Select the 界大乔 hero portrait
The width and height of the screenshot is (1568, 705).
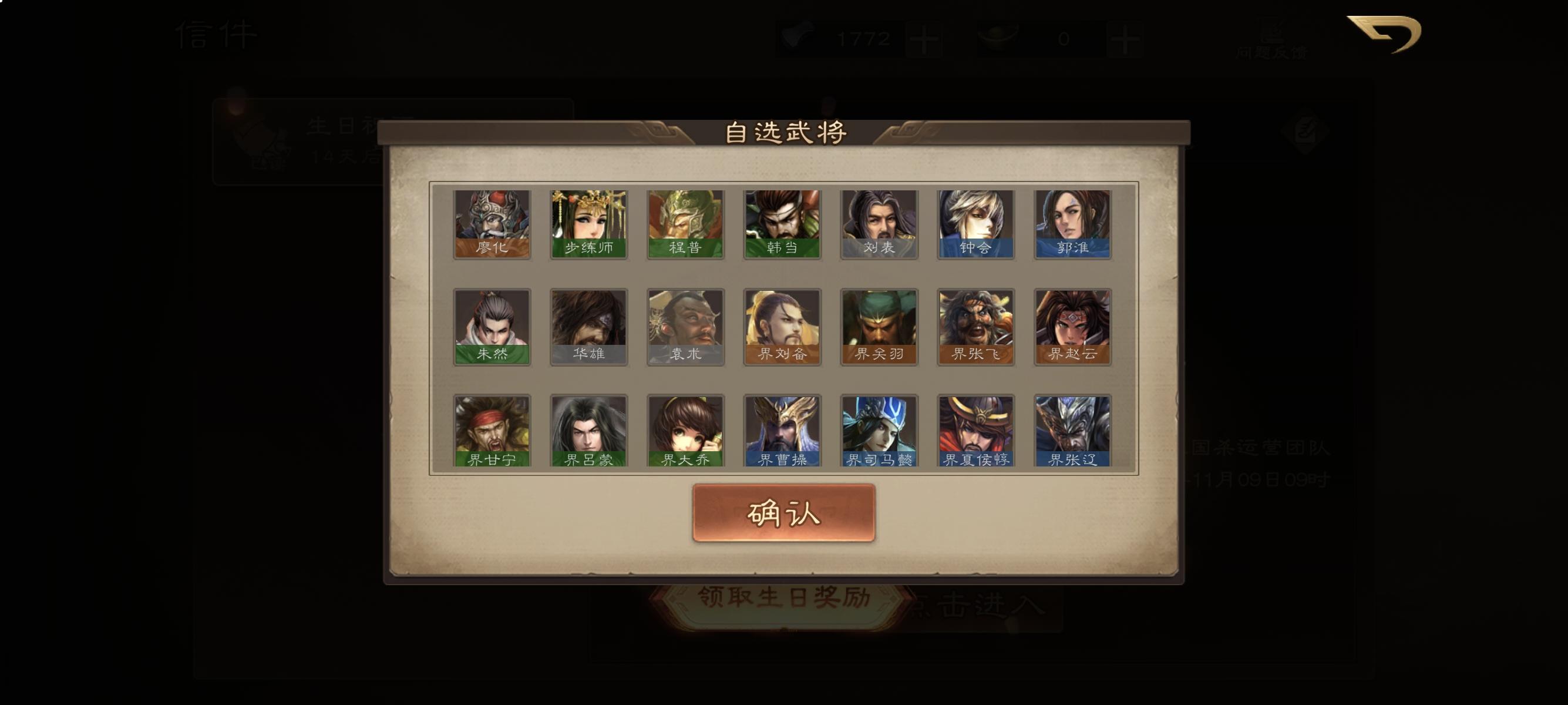click(x=684, y=431)
